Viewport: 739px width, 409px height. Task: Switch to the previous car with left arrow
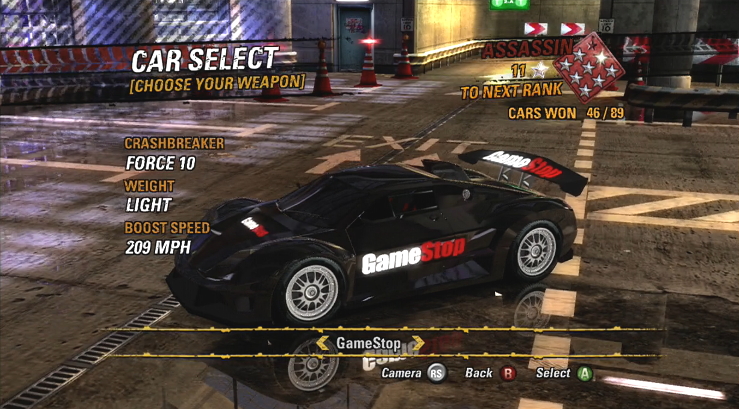coord(321,343)
